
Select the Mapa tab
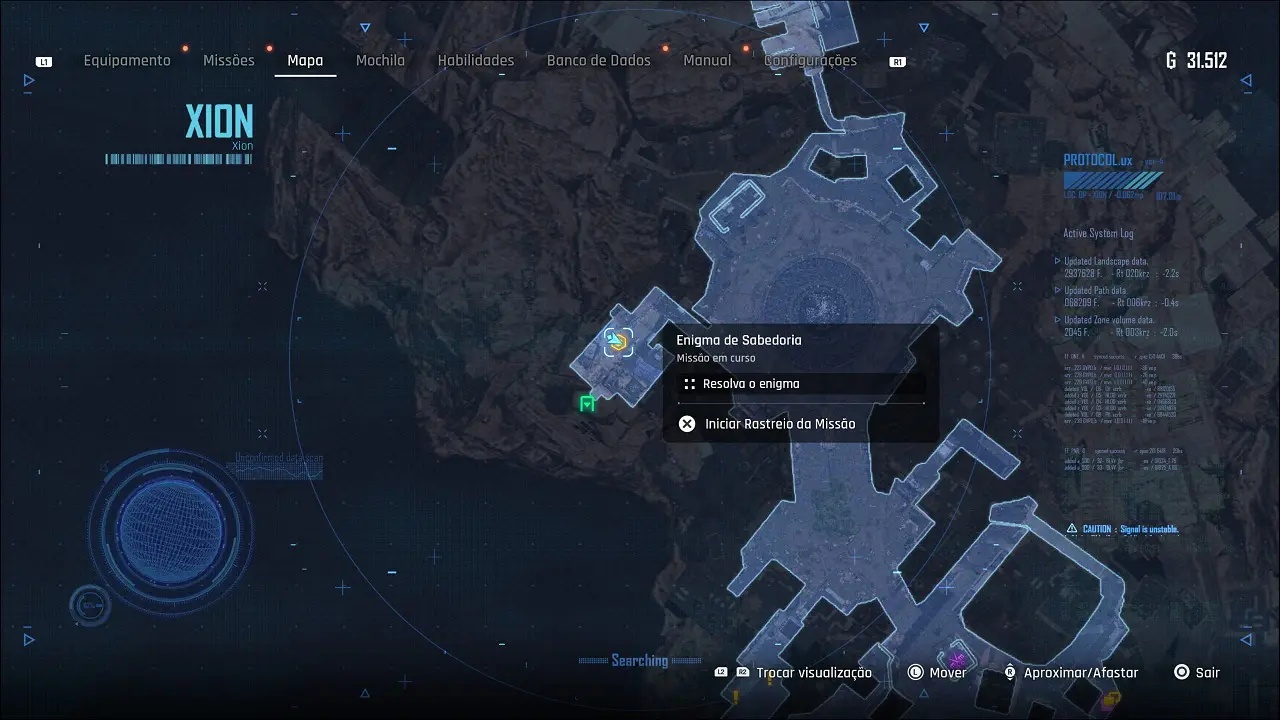(x=305, y=61)
